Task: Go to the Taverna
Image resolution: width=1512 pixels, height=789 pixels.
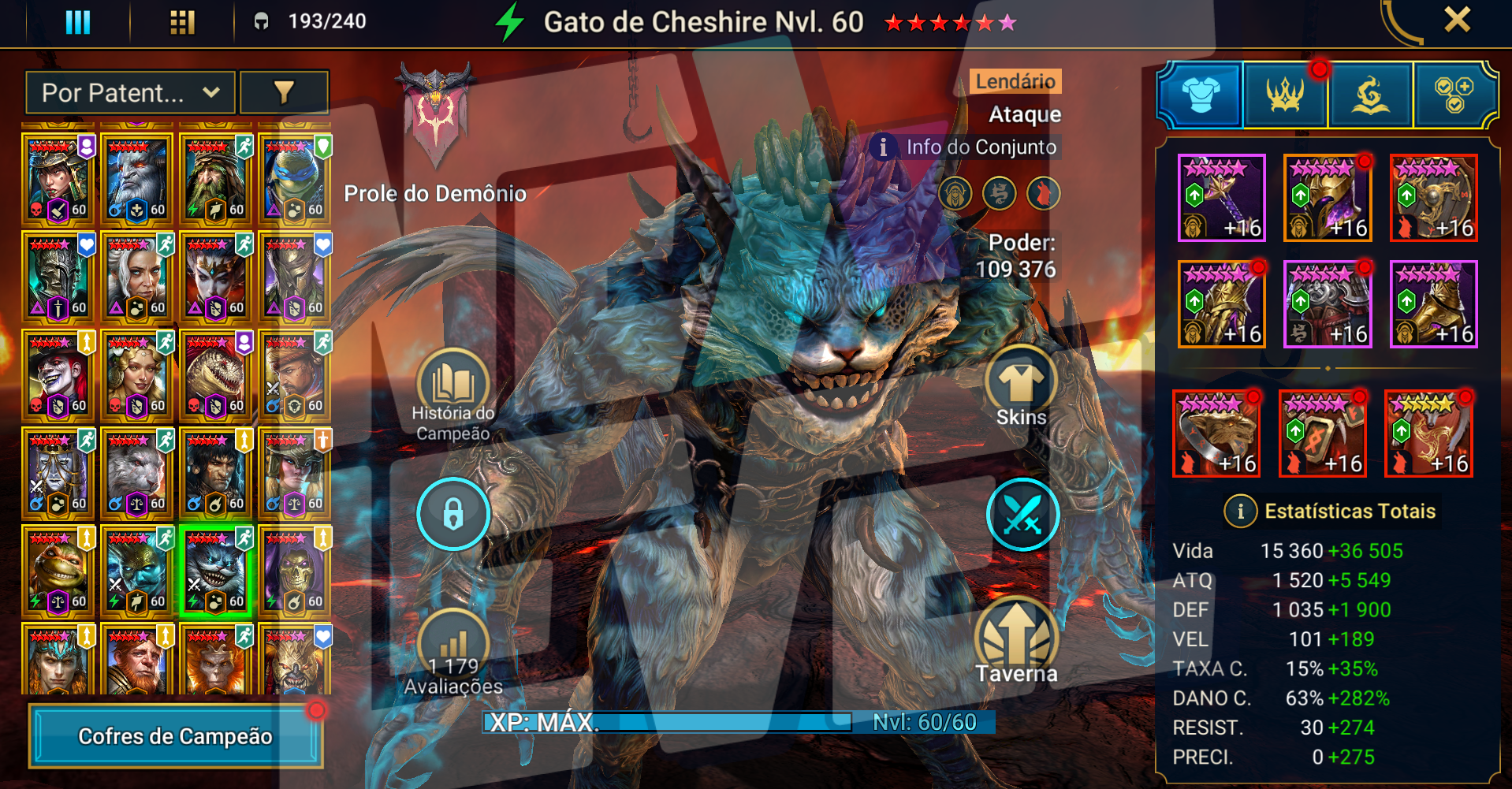Action: pos(1017,640)
